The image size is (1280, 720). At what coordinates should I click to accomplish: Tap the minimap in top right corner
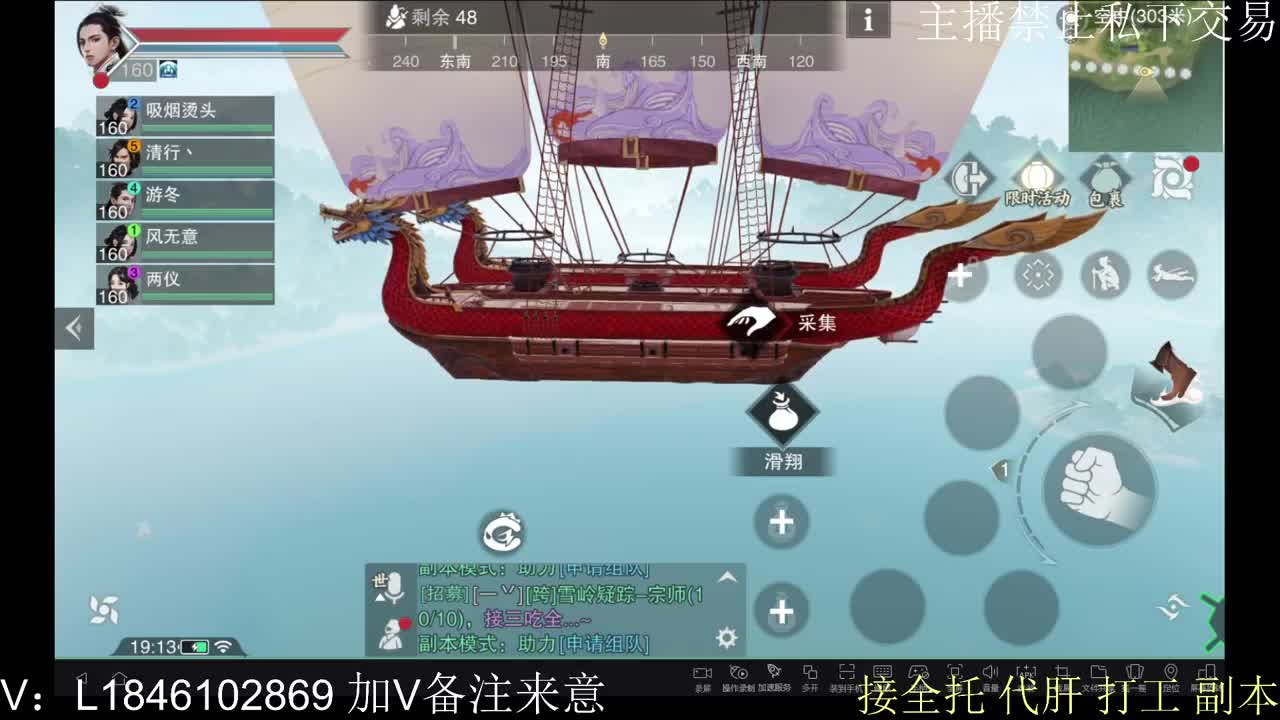pos(1145,75)
